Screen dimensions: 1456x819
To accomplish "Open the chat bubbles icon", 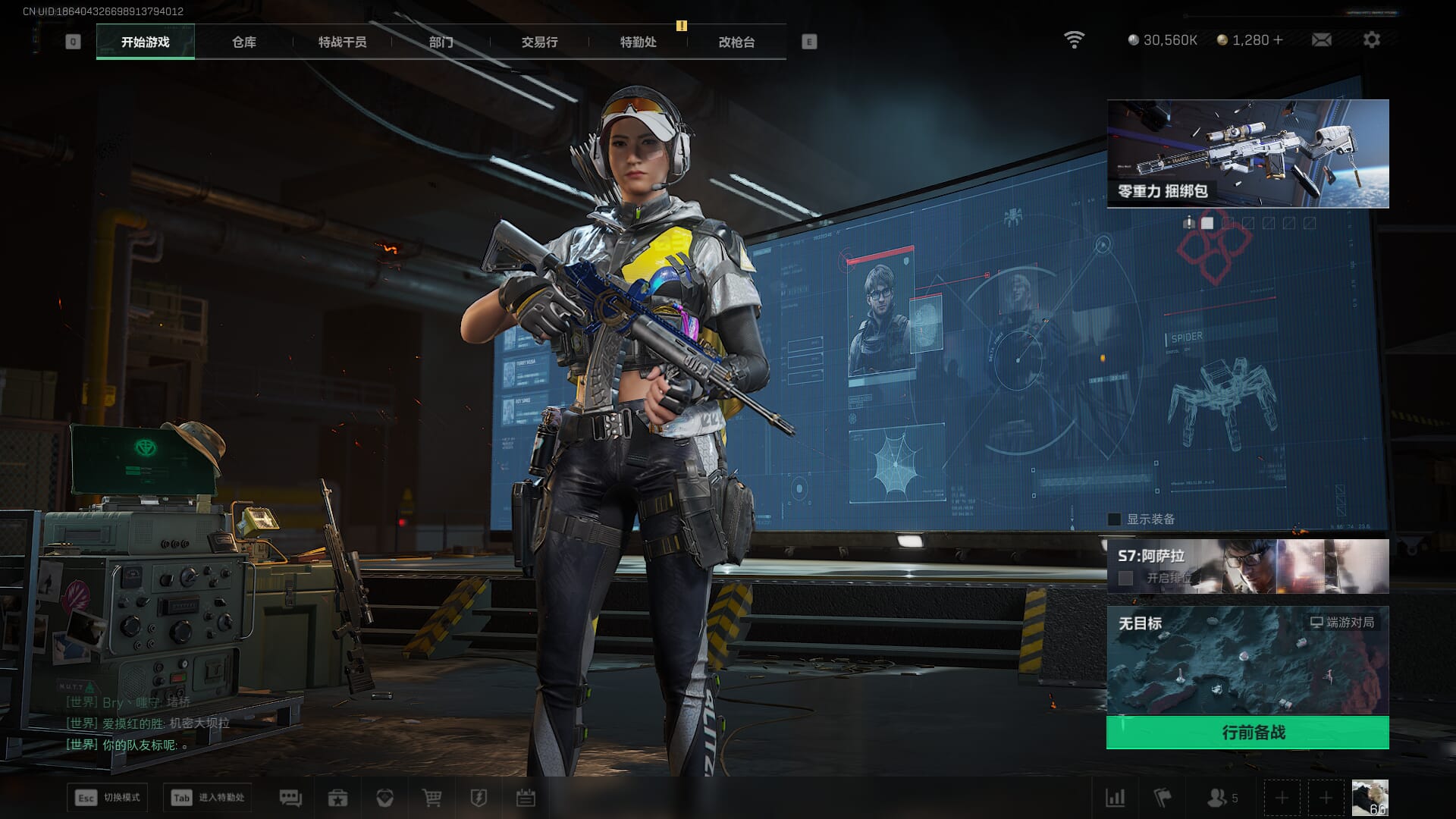I will coord(290,798).
